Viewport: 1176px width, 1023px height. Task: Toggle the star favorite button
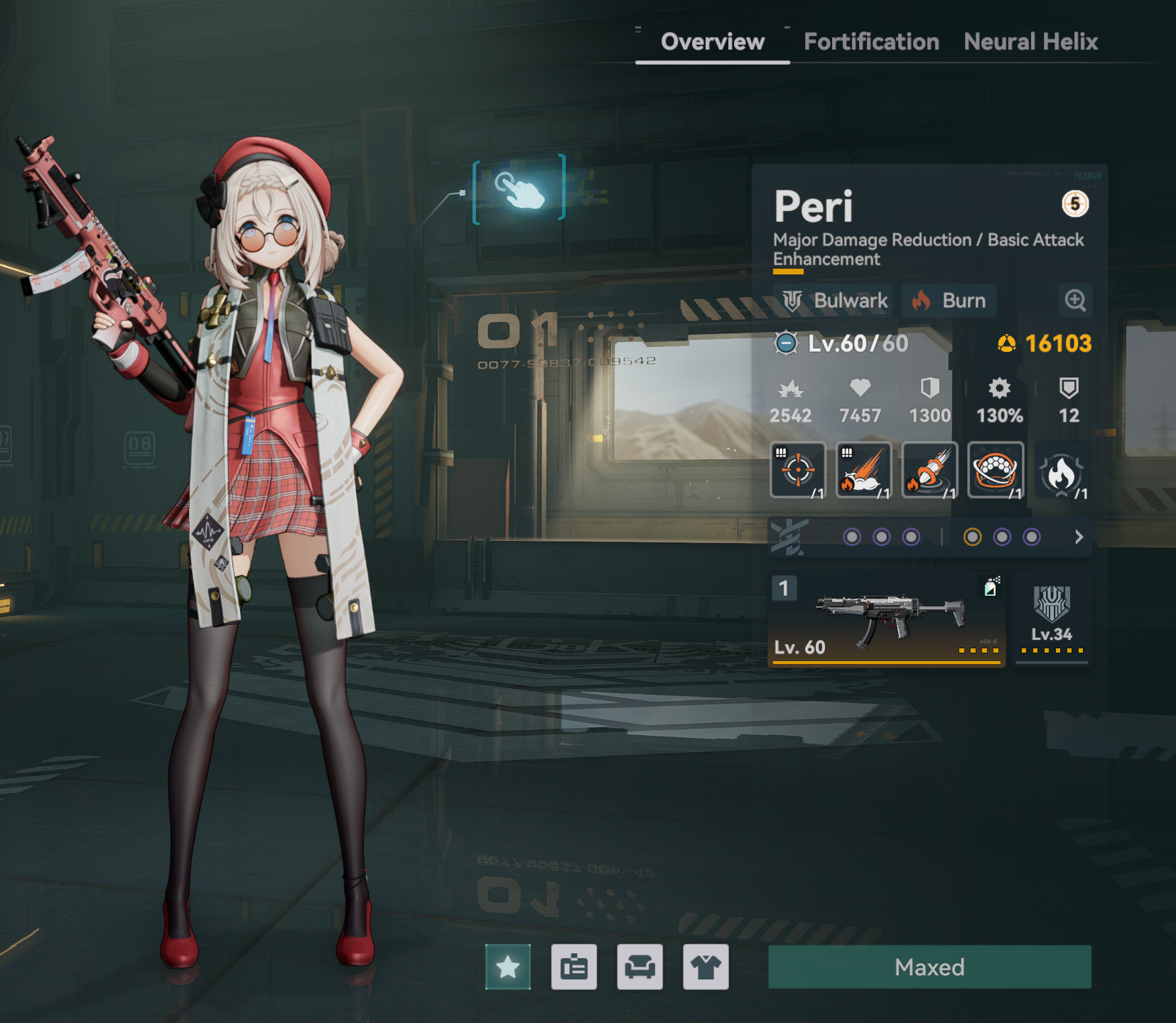pyautogui.click(x=508, y=967)
